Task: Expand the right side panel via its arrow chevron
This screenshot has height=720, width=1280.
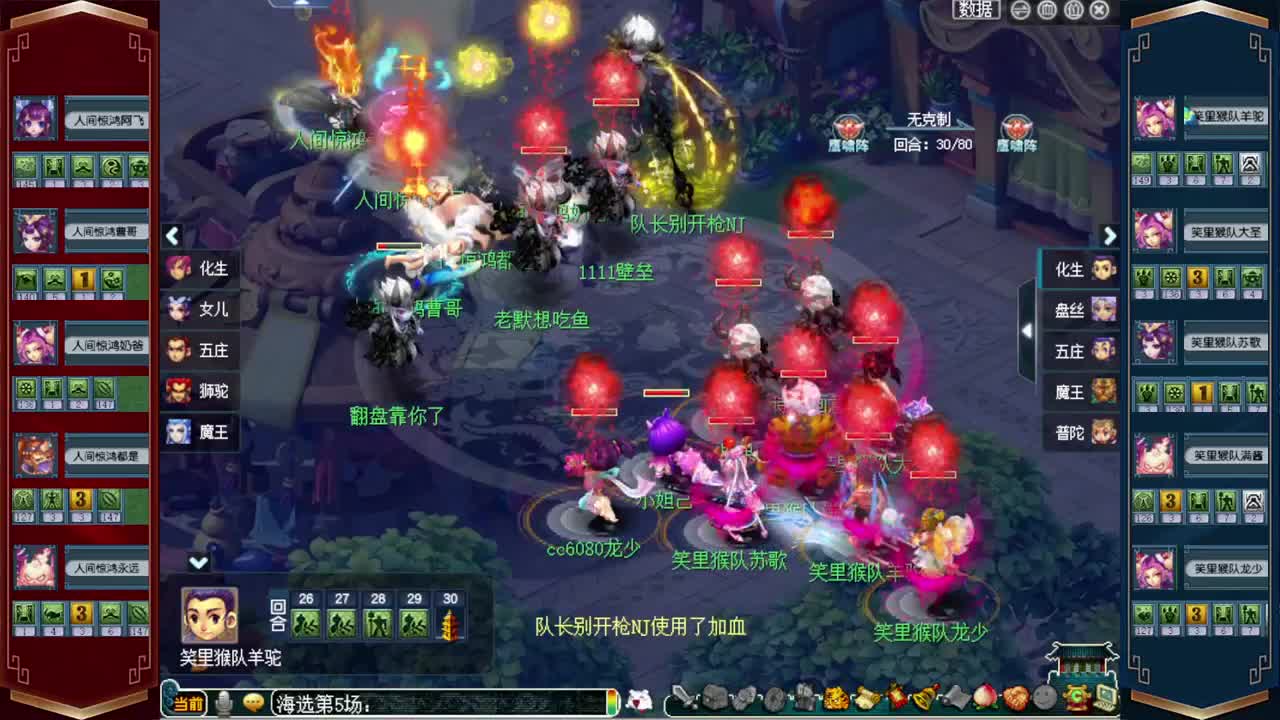Action: [1110, 236]
